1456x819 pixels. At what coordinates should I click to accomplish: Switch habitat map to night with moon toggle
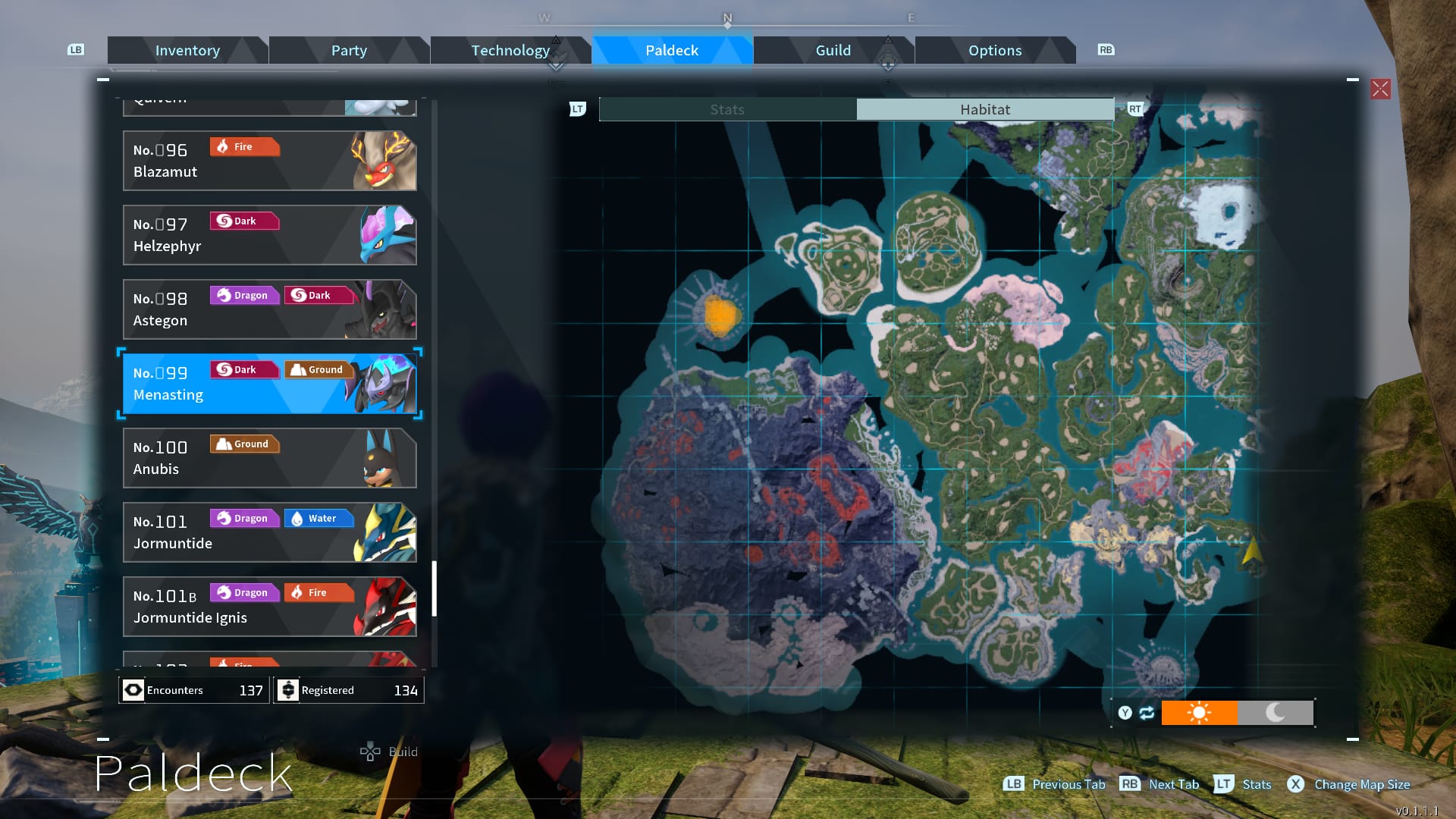(1276, 712)
